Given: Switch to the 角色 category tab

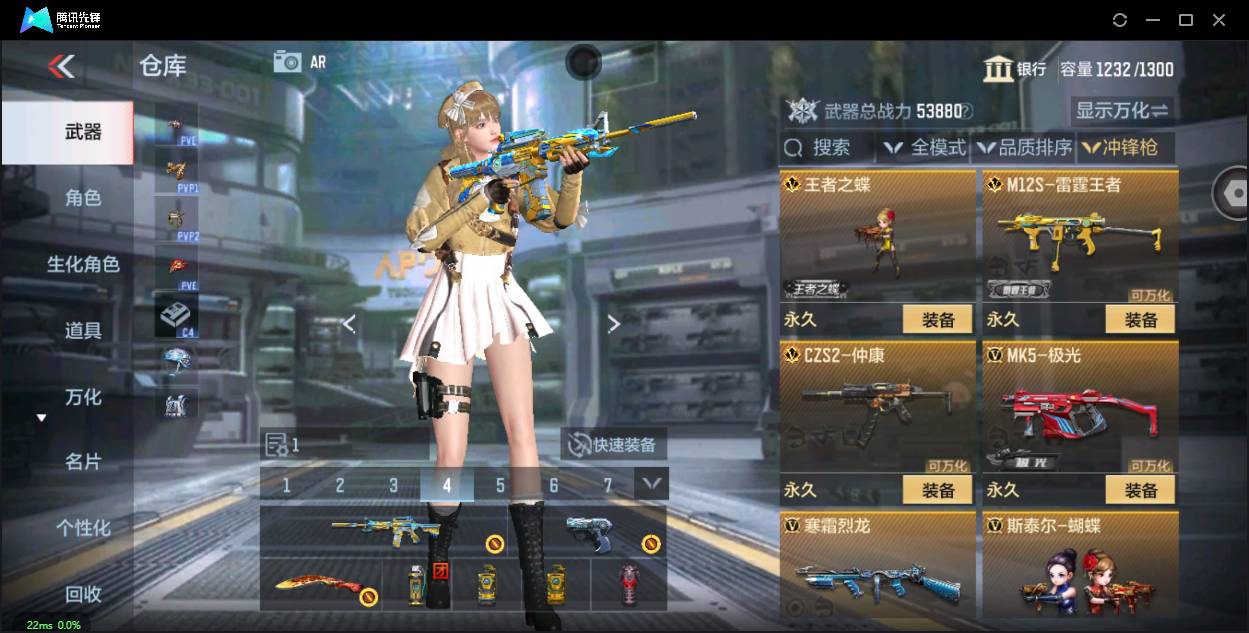Looking at the screenshot, I should (x=83, y=198).
